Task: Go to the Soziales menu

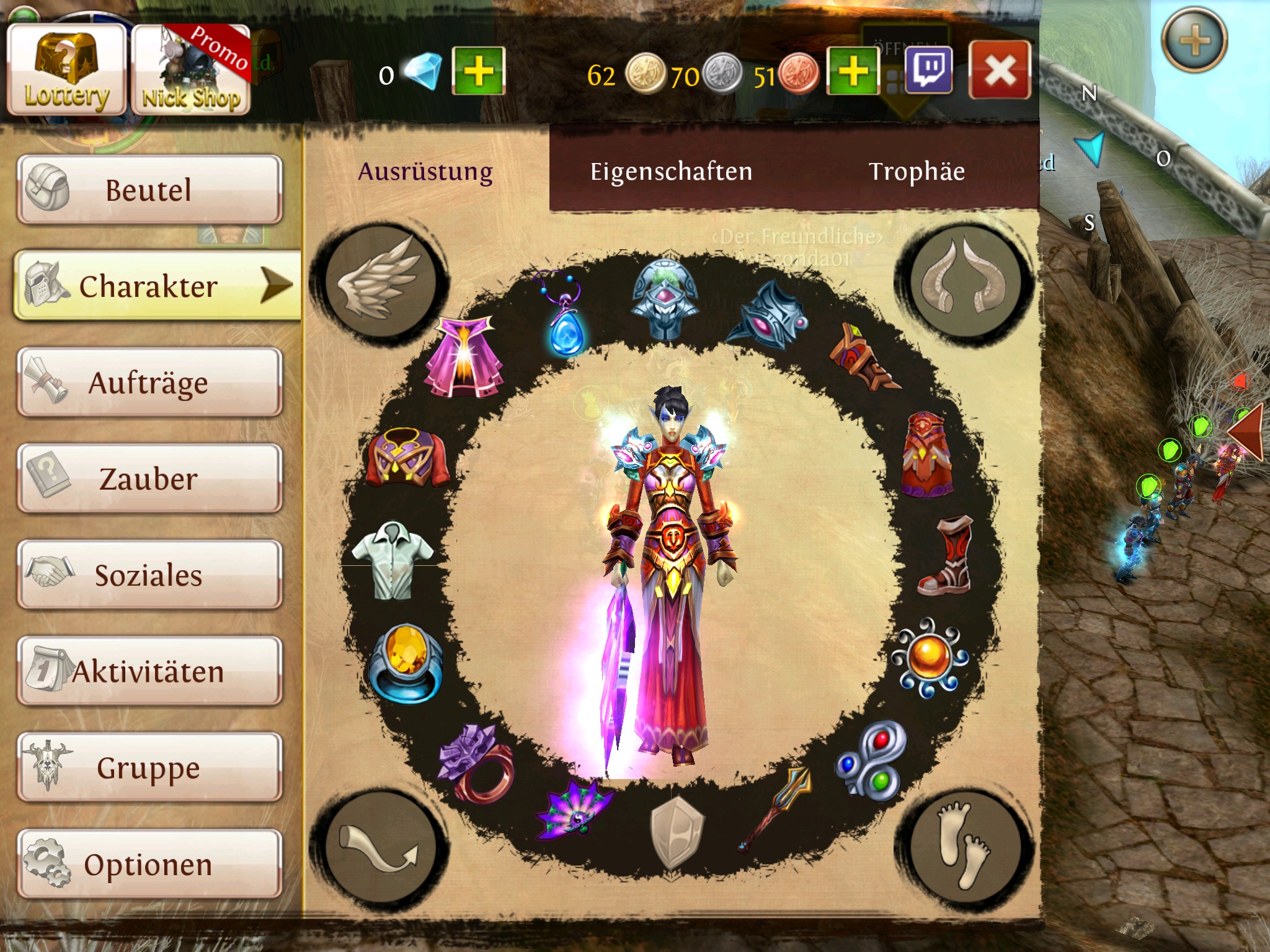Action: [x=149, y=575]
